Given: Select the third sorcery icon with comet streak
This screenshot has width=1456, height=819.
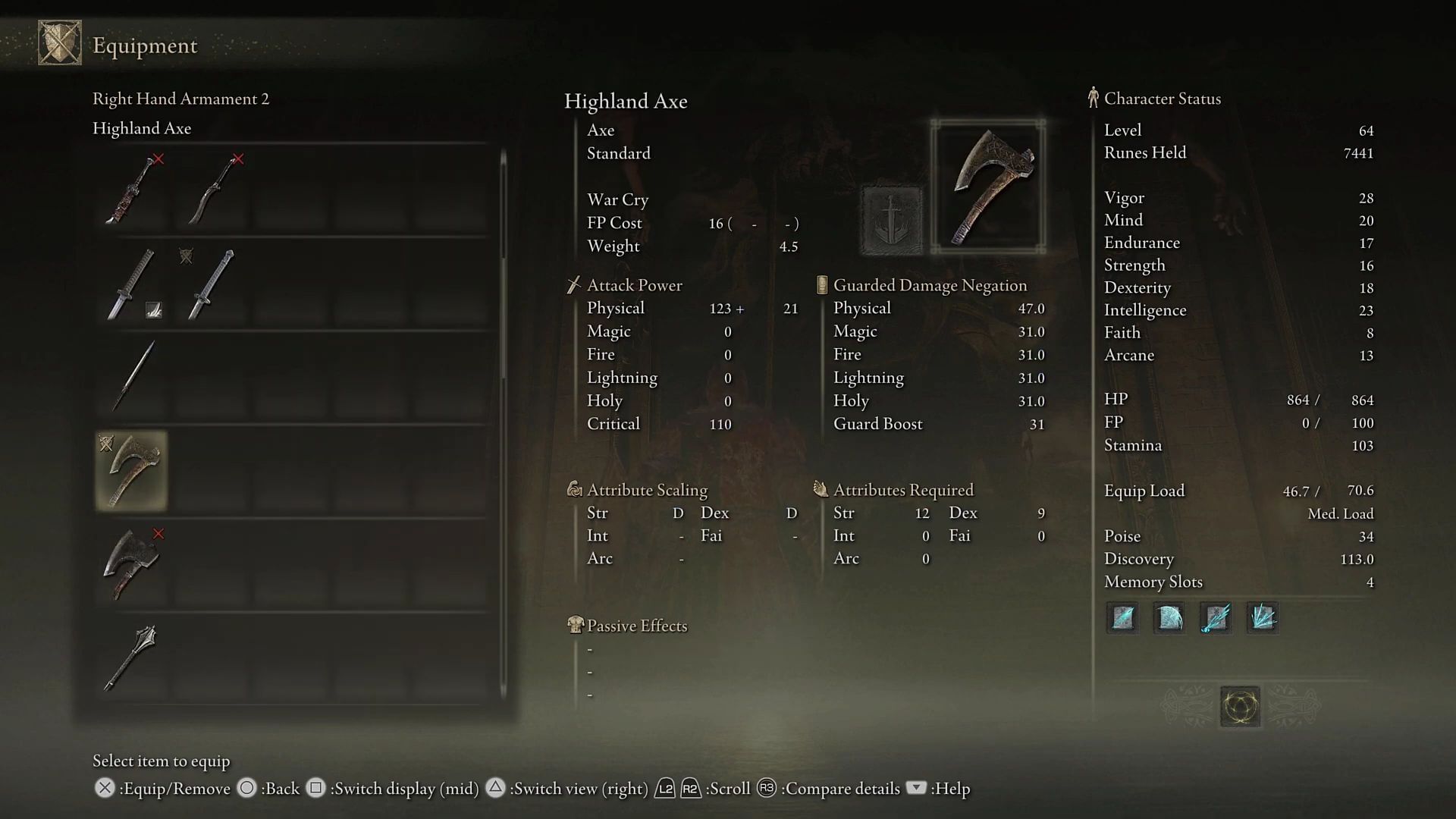Looking at the screenshot, I should click(1216, 618).
